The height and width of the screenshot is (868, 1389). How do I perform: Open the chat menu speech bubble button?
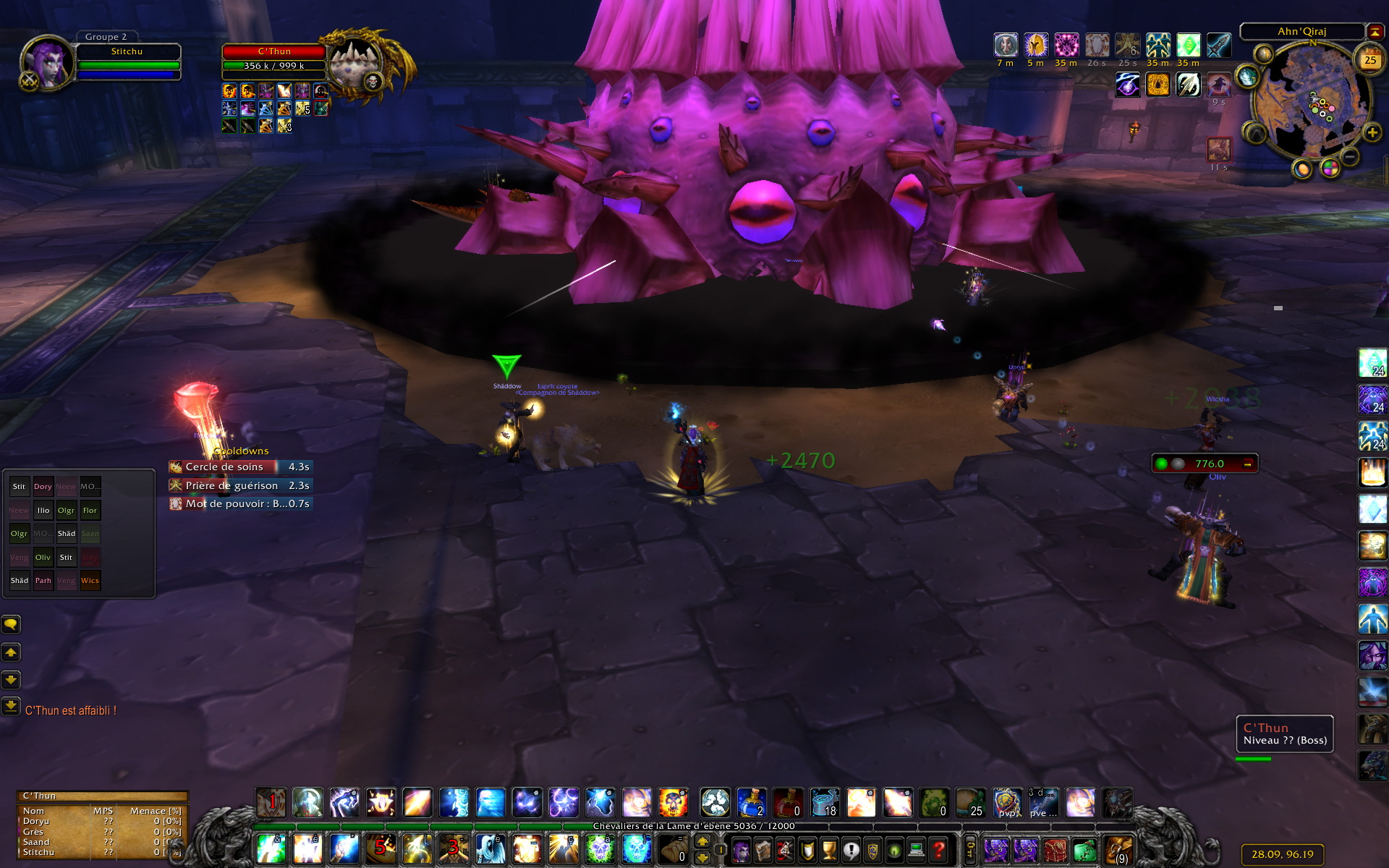point(11,624)
